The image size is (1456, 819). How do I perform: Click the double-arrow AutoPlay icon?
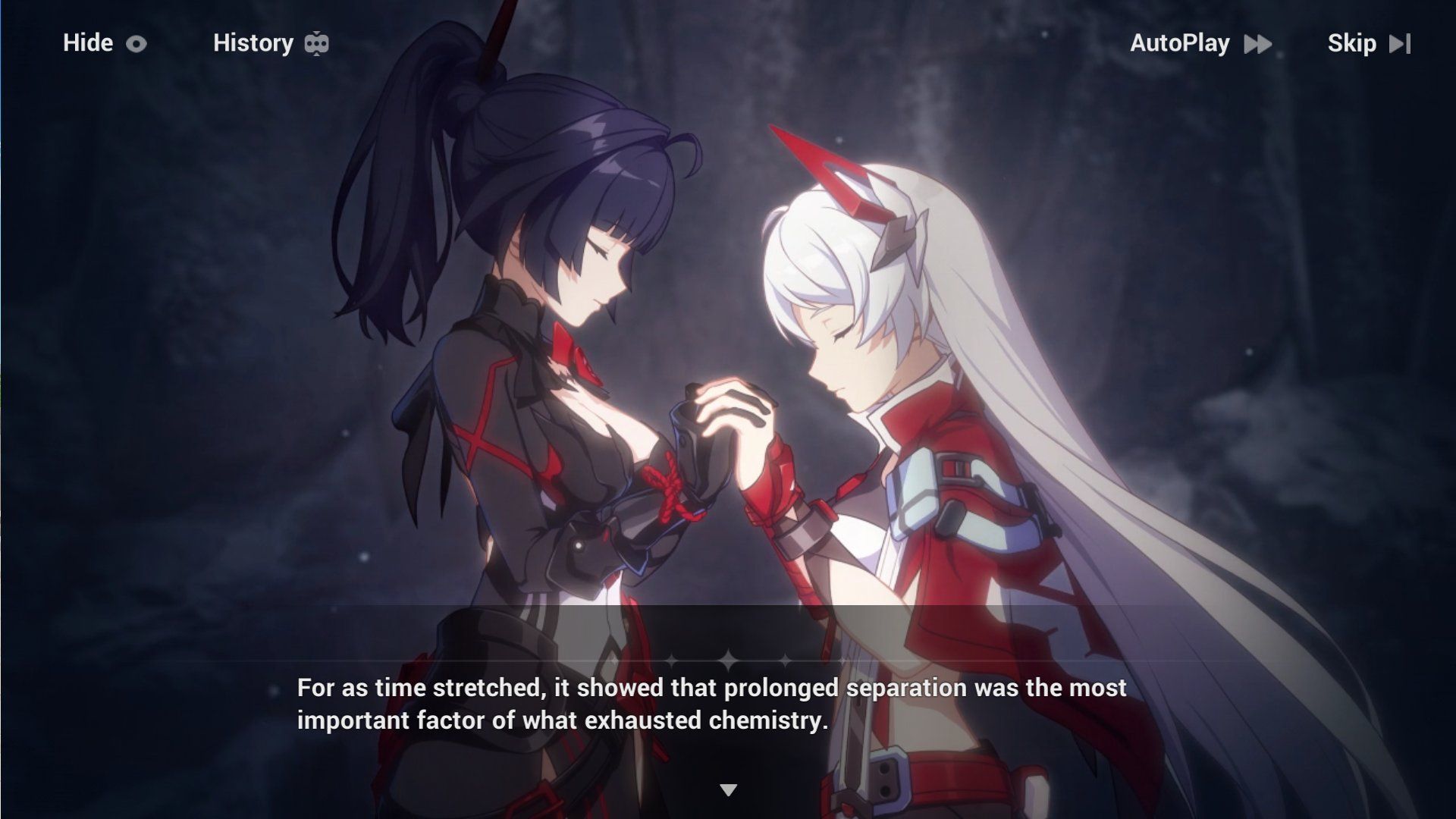1257,43
